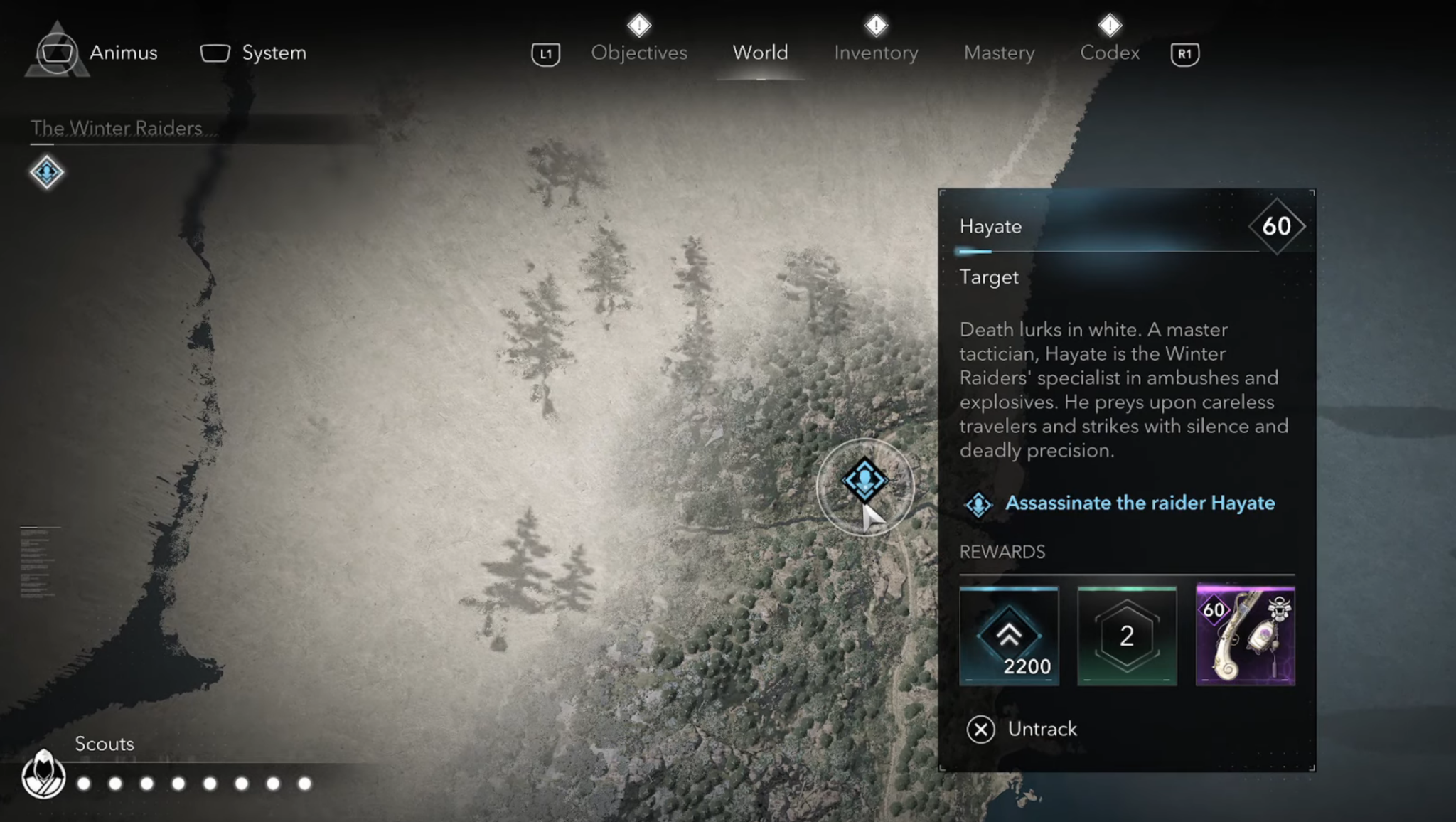Switch to the World tab
Image resolution: width=1456 pixels, height=822 pixels.
point(759,52)
